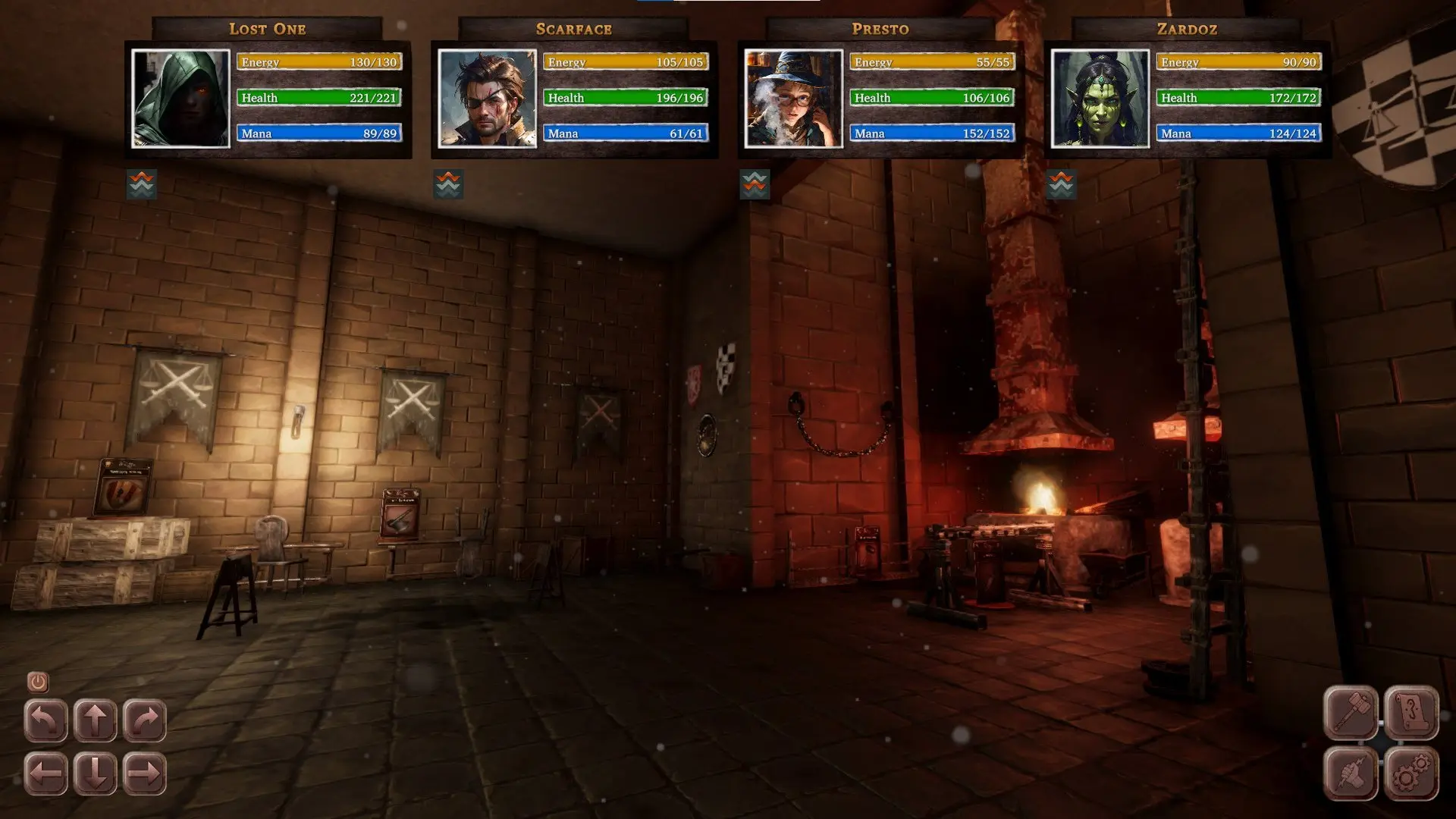Toggle the chevron icon under Lost One
The width and height of the screenshot is (1456, 819).
142,184
